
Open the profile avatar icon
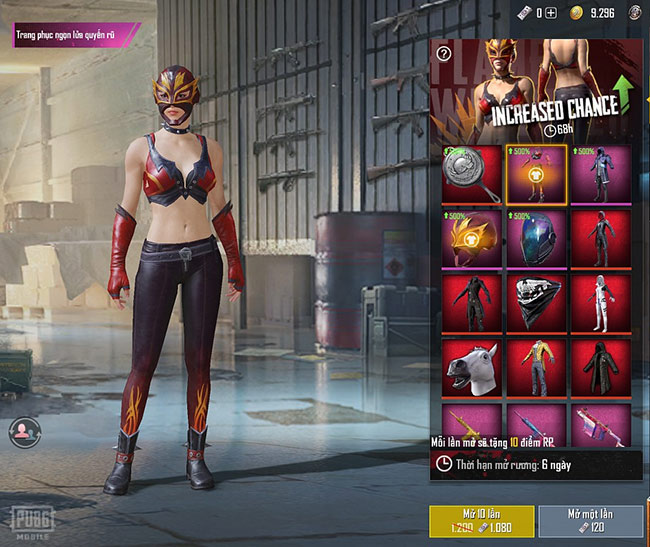point(635,13)
